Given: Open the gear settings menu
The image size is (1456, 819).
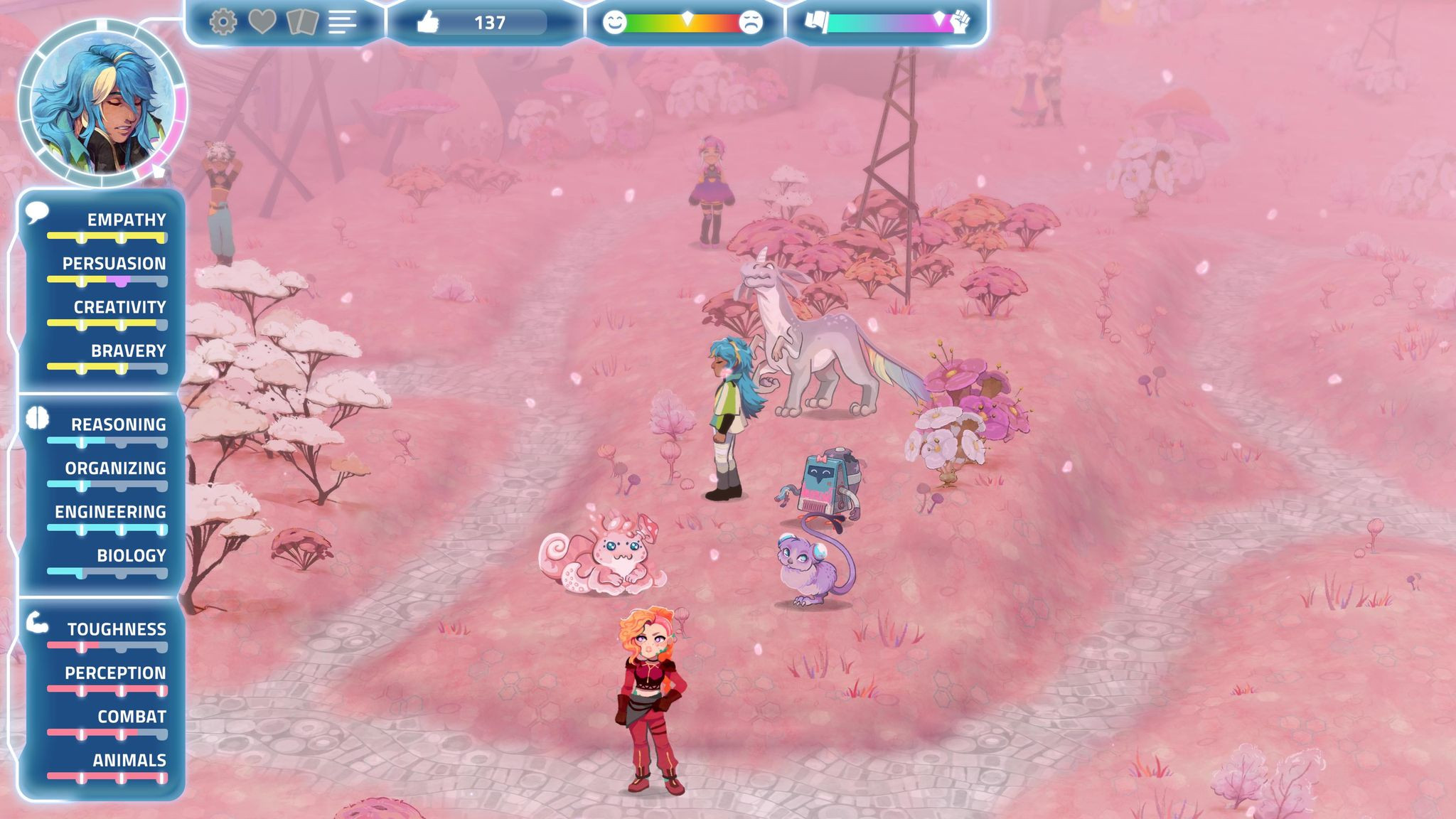Looking at the screenshot, I should tap(223, 22).
